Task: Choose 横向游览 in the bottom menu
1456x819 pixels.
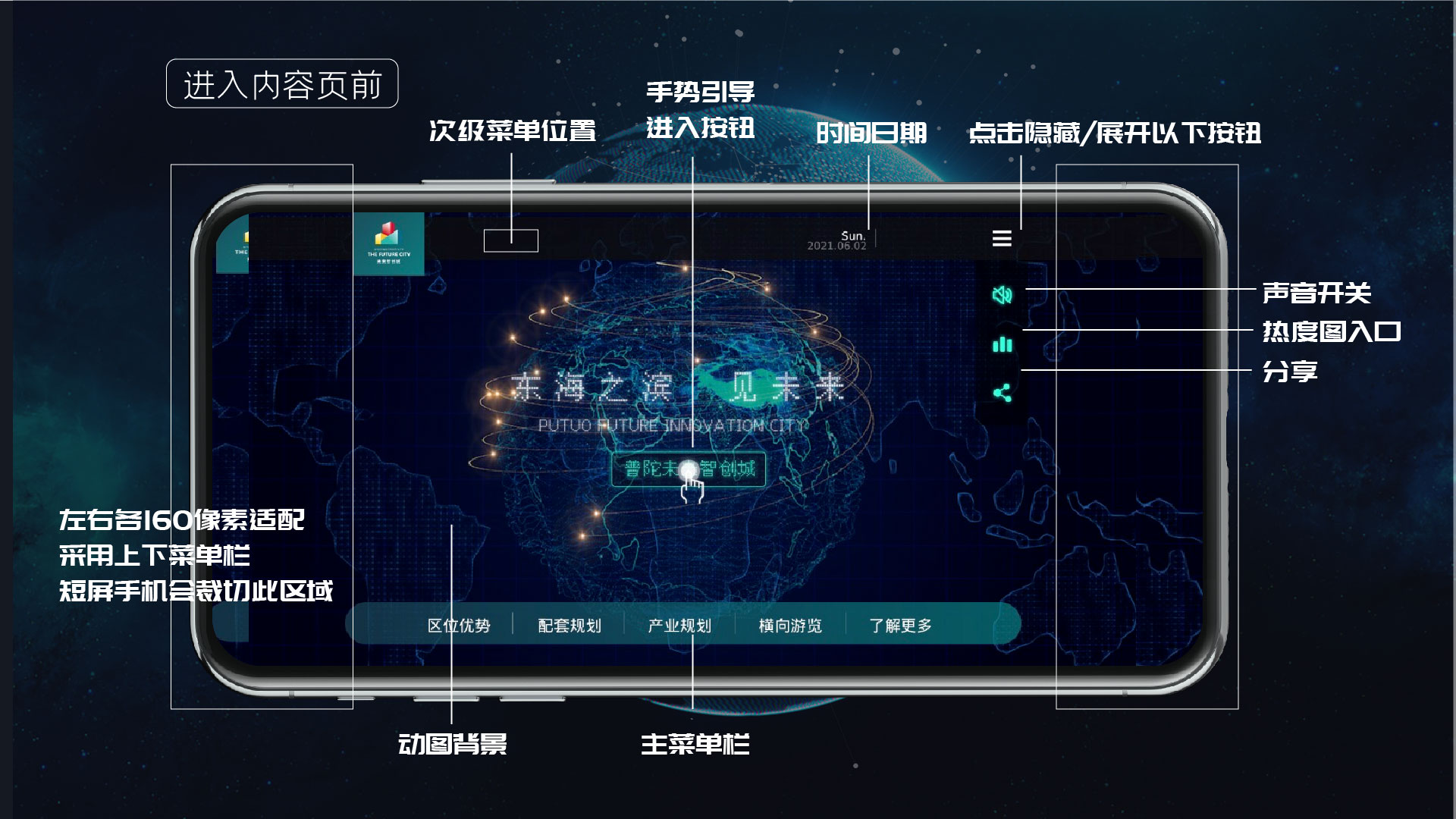Action: click(790, 625)
